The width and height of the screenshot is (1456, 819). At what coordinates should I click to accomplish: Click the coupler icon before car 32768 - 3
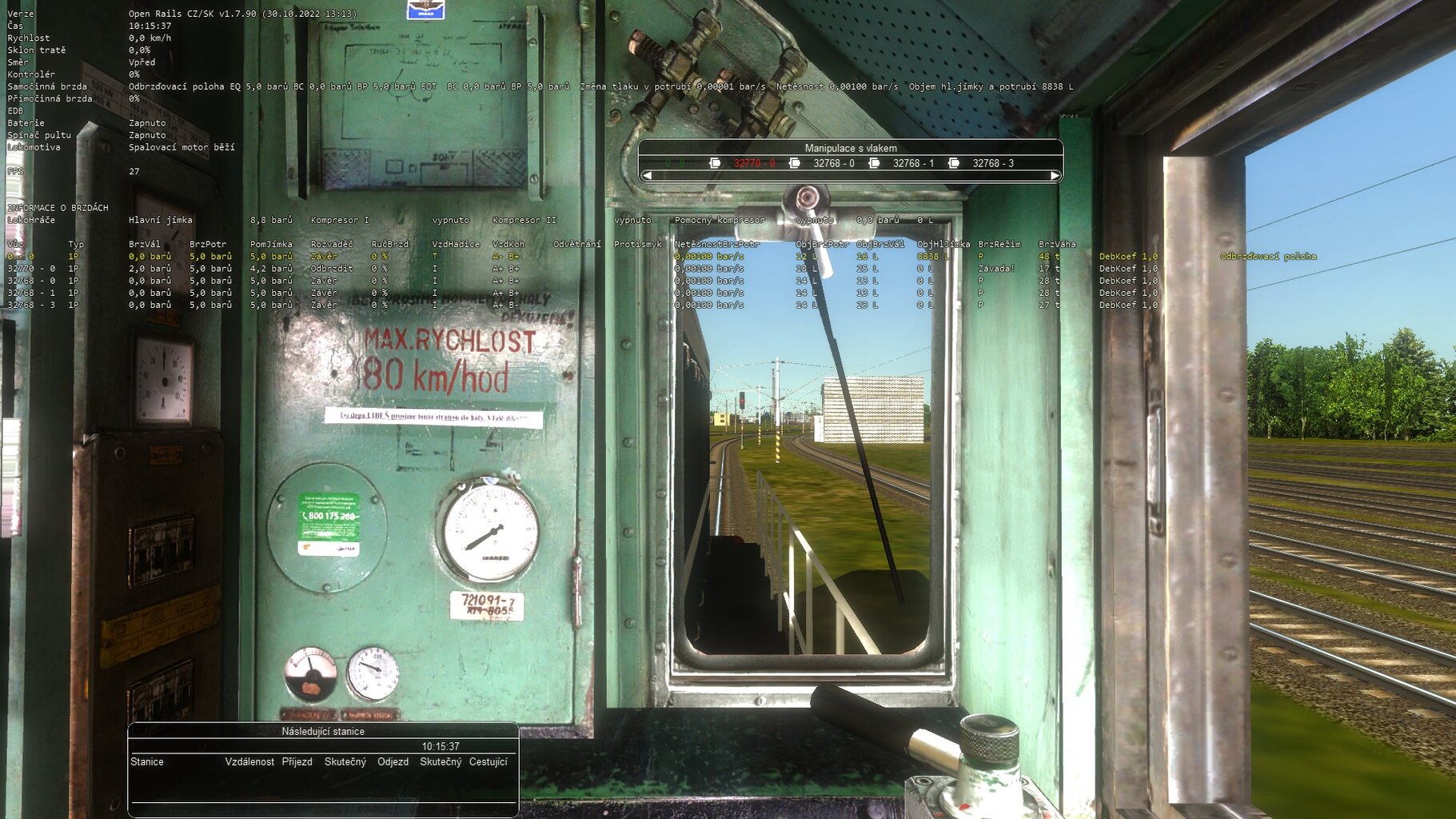pyautogui.click(x=952, y=163)
